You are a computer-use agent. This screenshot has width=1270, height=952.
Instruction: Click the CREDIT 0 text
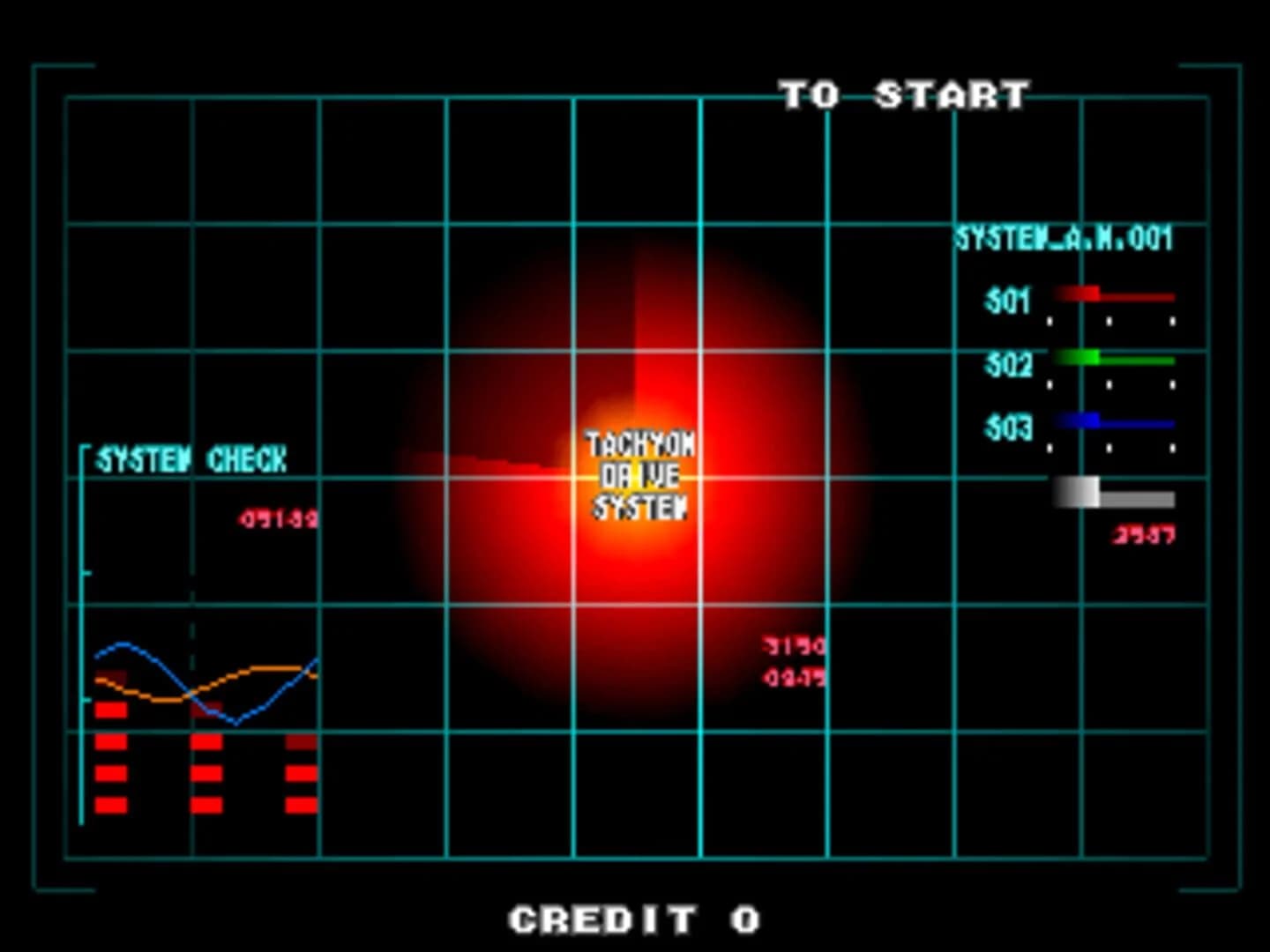tap(633, 920)
